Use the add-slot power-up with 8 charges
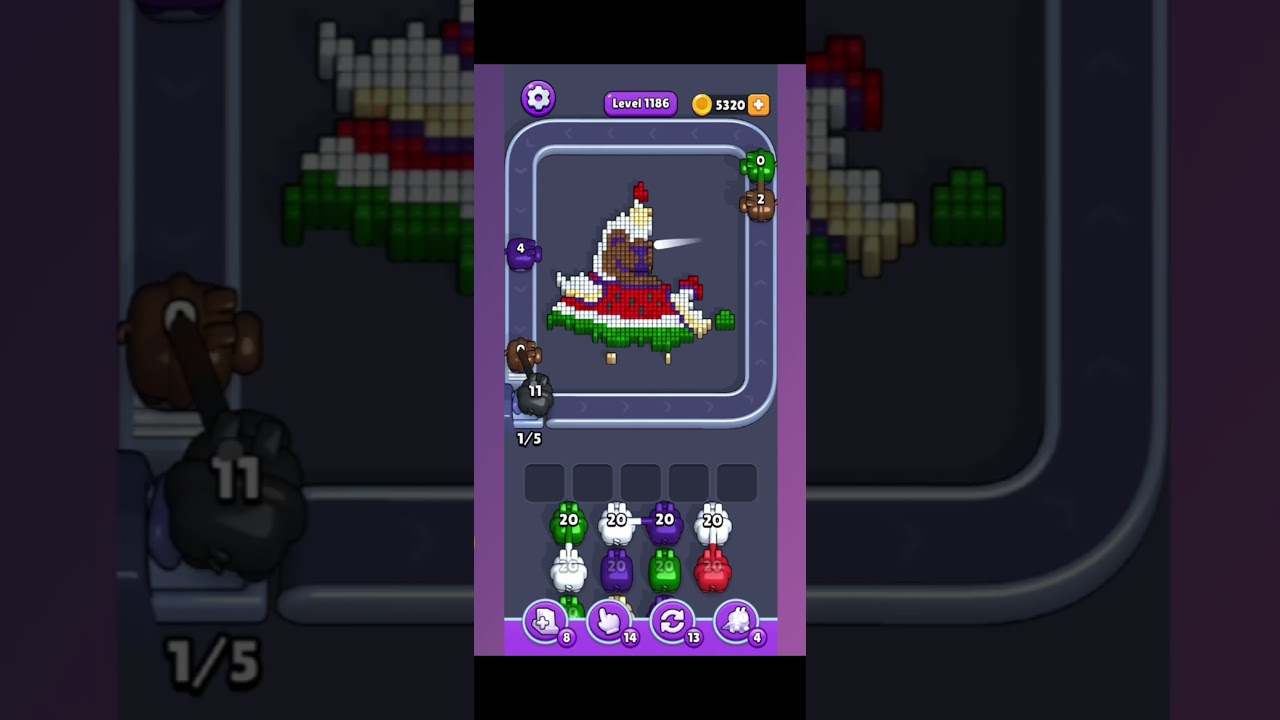 [545, 623]
